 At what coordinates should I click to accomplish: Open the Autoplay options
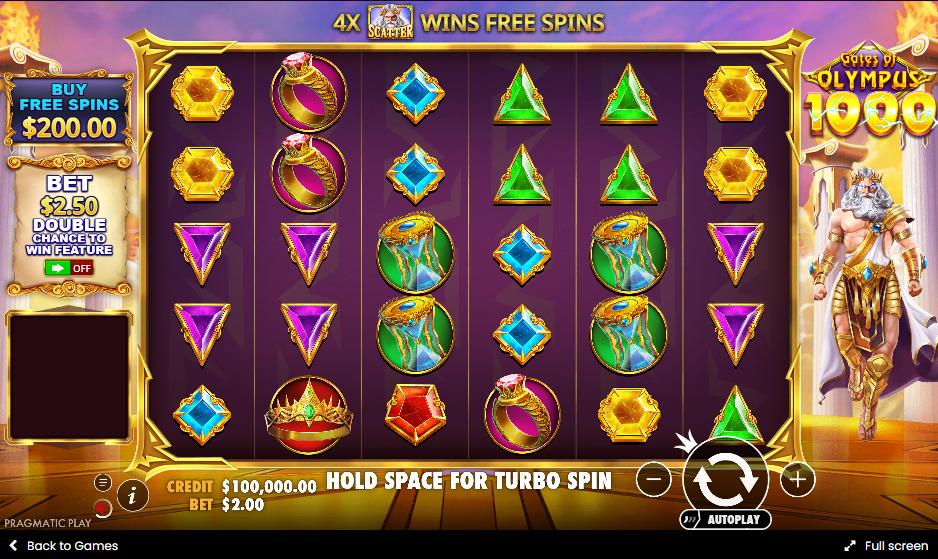724,519
